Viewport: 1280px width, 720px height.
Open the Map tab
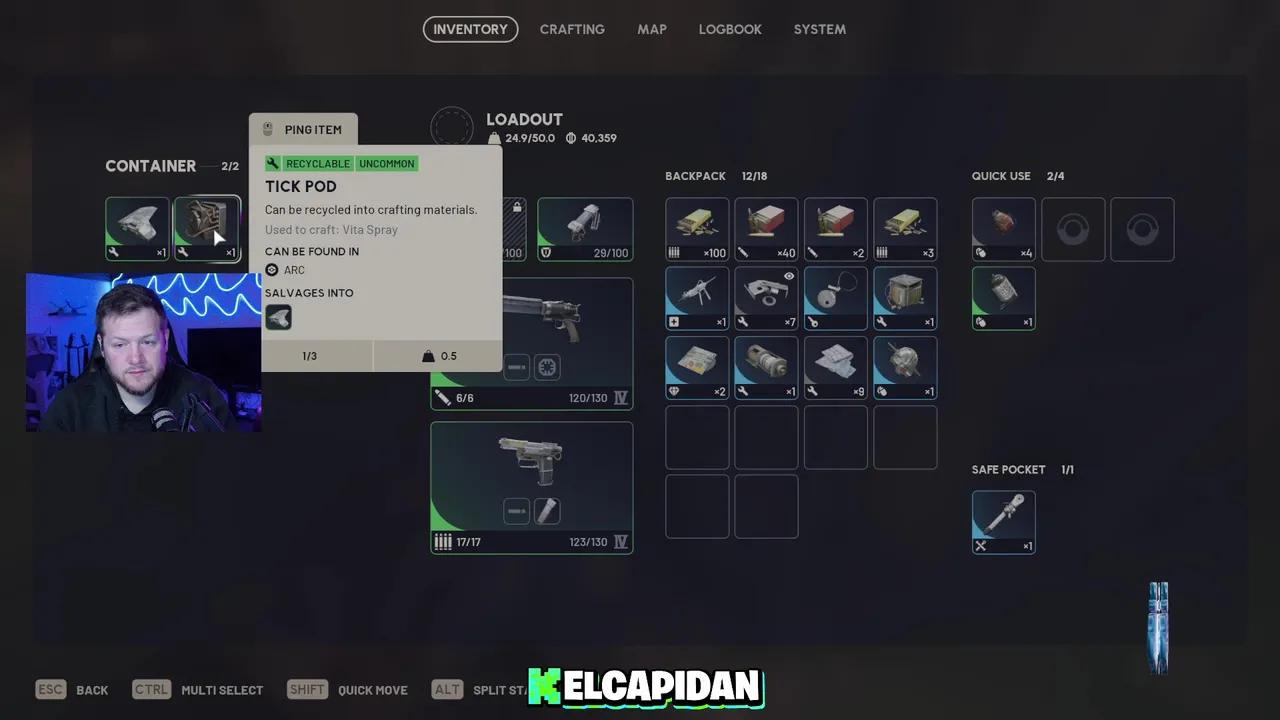[652, 29]
